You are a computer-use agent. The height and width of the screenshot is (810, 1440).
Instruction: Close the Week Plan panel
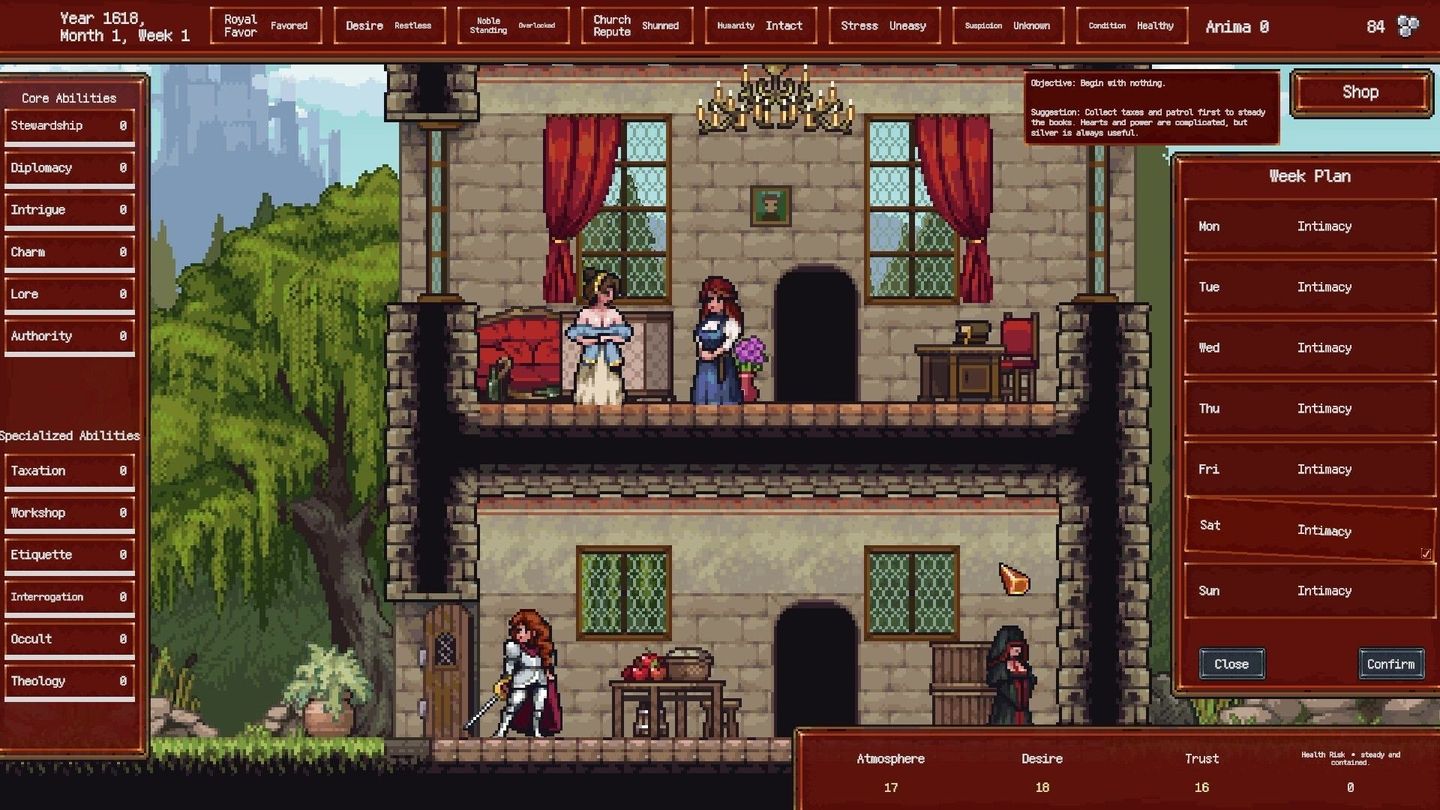pos(1231,663)
